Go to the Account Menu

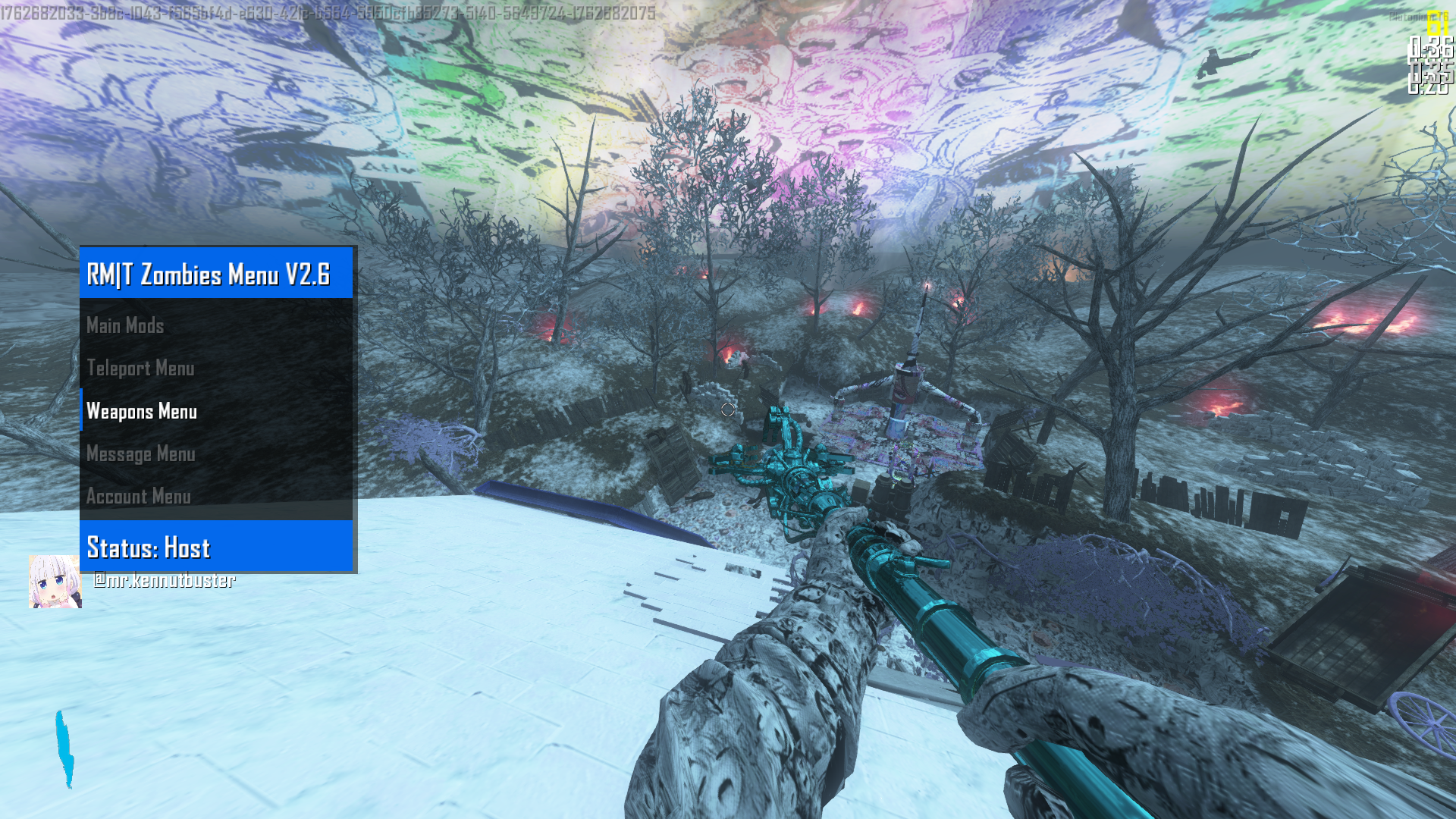tap(139, 497)
